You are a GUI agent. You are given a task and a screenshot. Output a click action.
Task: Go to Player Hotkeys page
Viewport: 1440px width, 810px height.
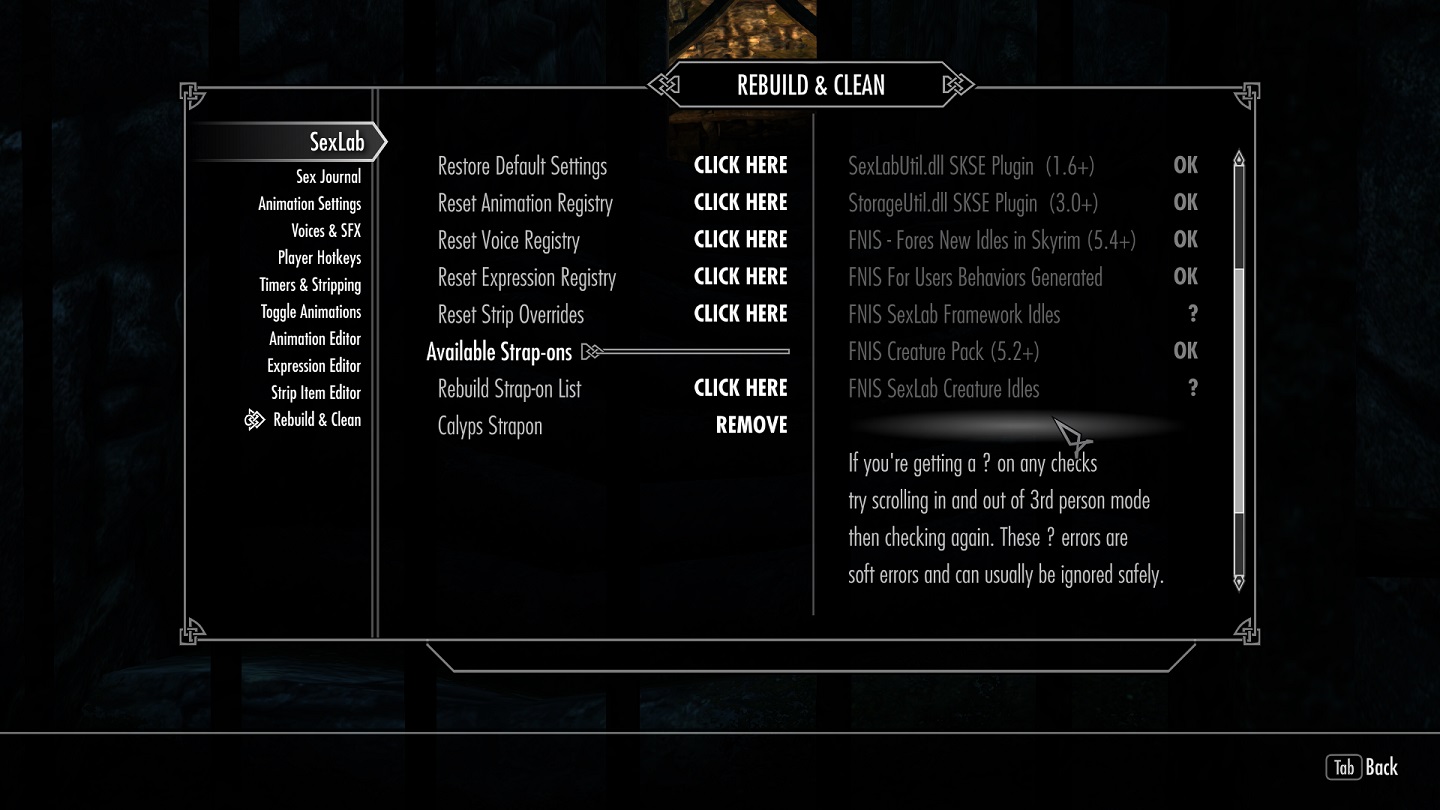point(319,258)
